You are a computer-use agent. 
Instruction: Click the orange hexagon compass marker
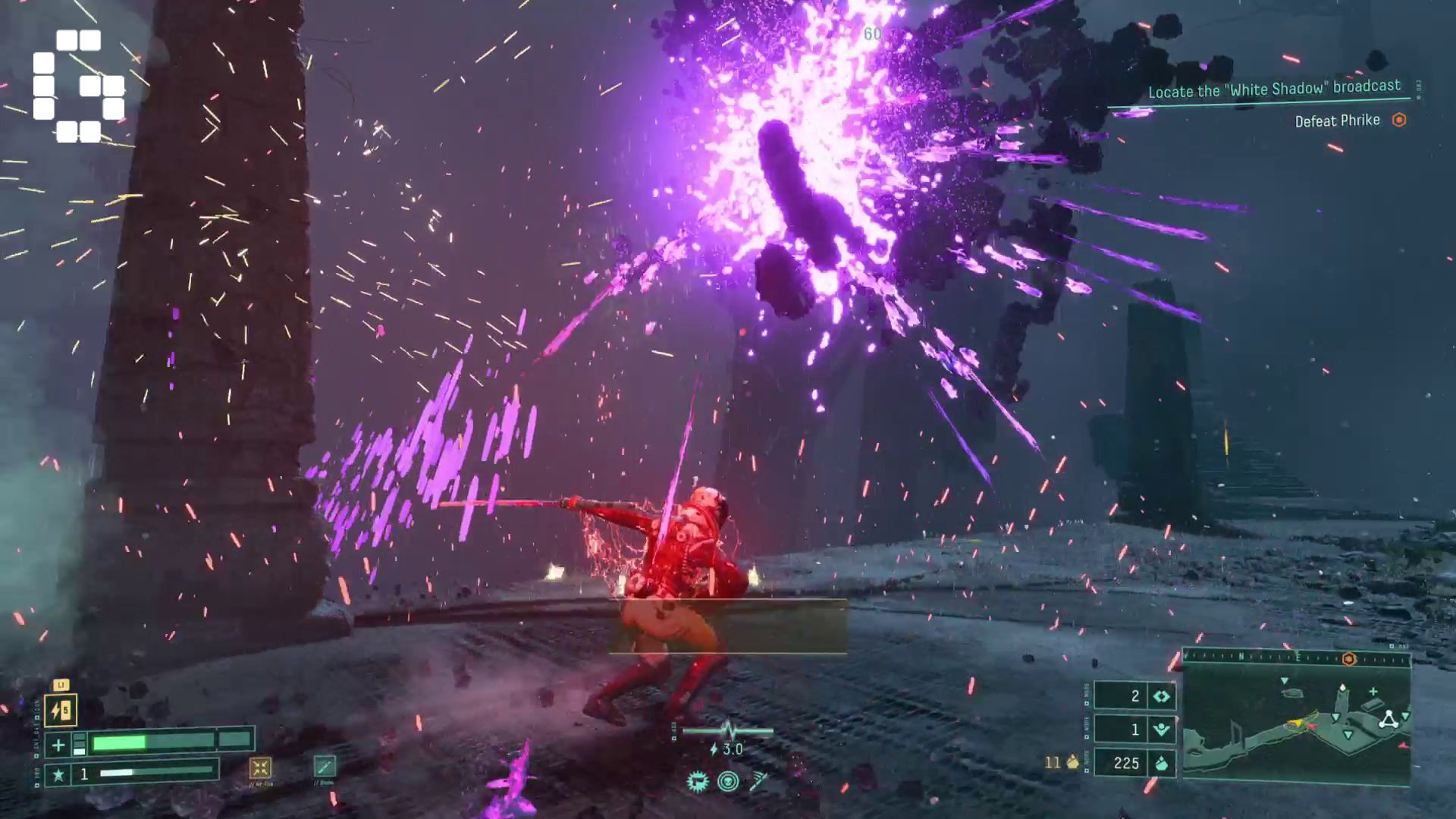click(1349, 659)
